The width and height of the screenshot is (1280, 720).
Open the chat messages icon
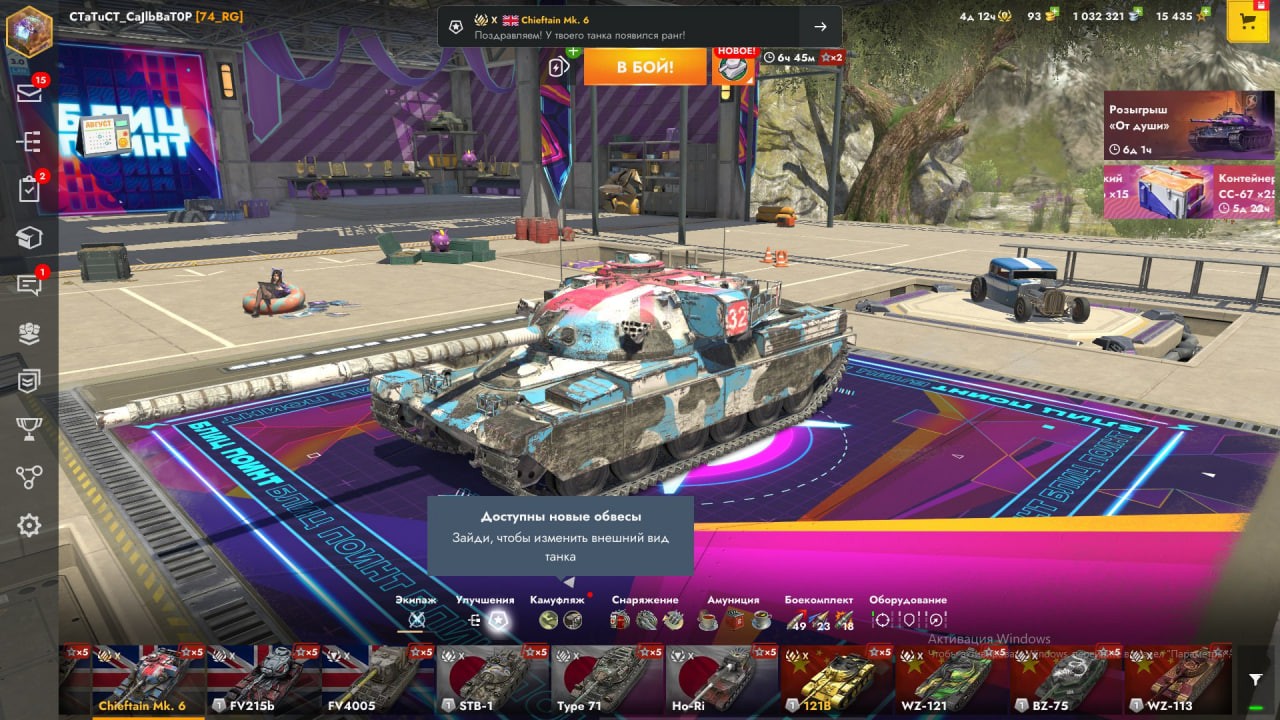pos(29,285)
